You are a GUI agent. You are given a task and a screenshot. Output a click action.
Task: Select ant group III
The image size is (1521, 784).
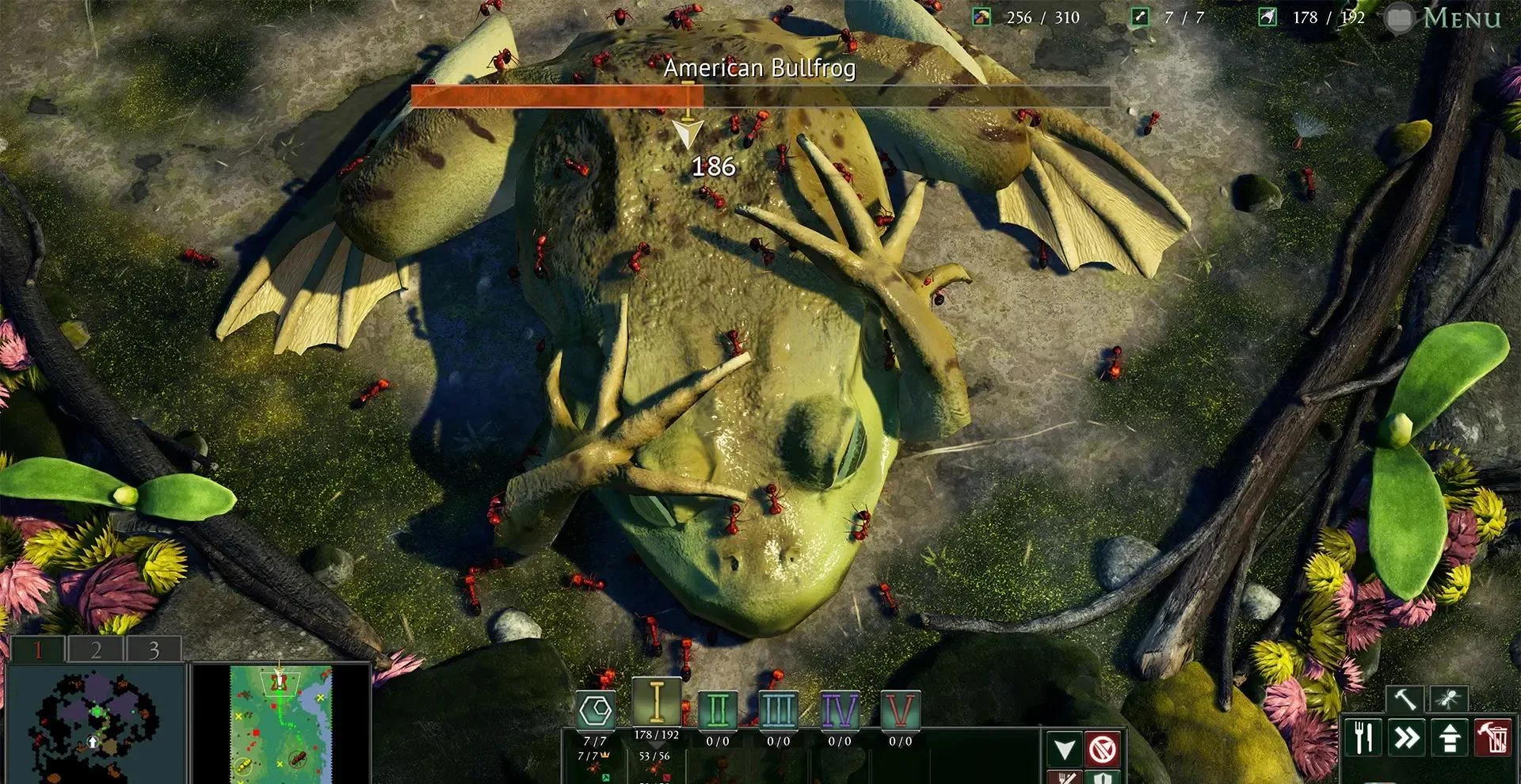[778, 710]
